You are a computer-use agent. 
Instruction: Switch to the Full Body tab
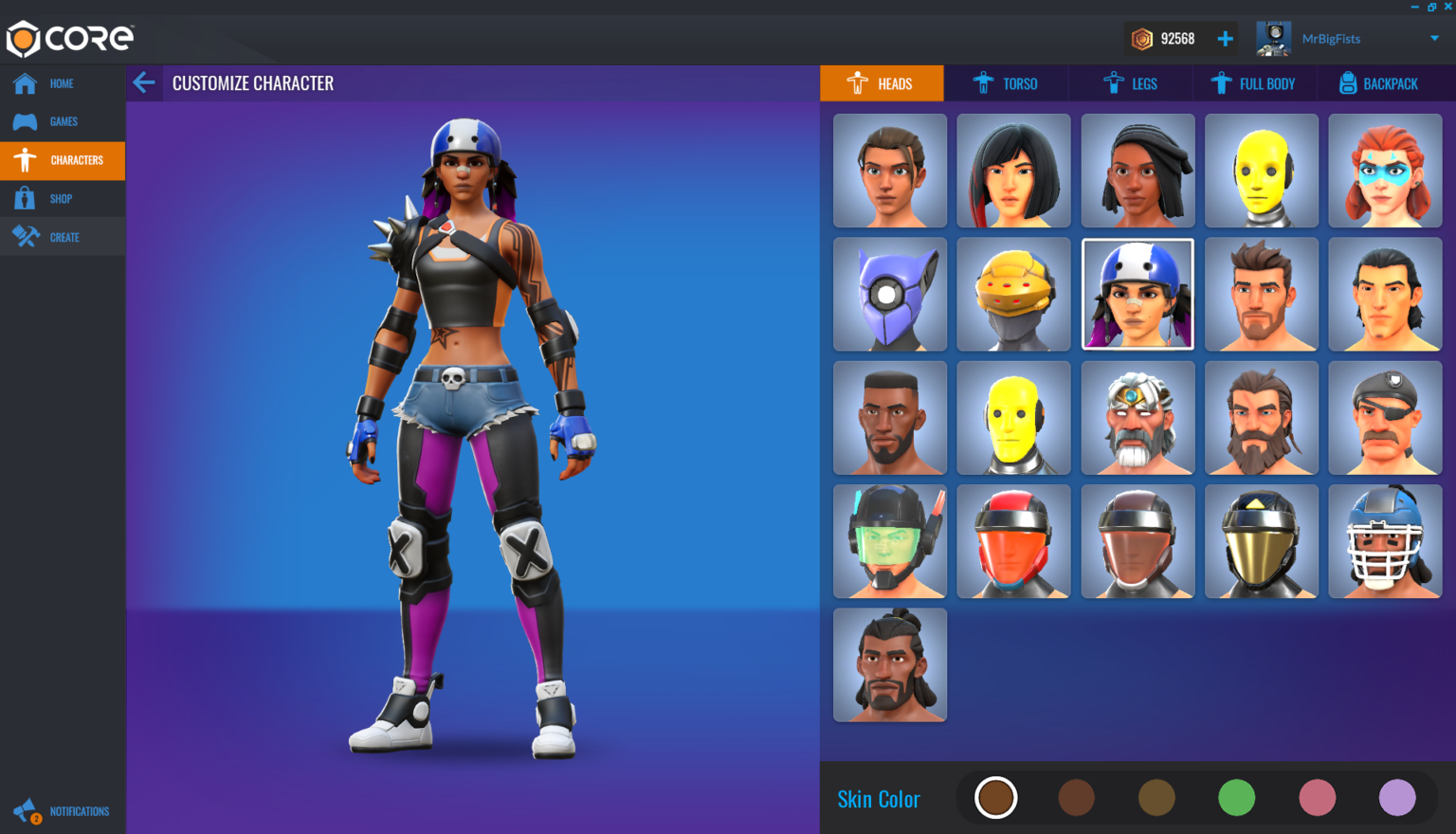coord(1255,83)
